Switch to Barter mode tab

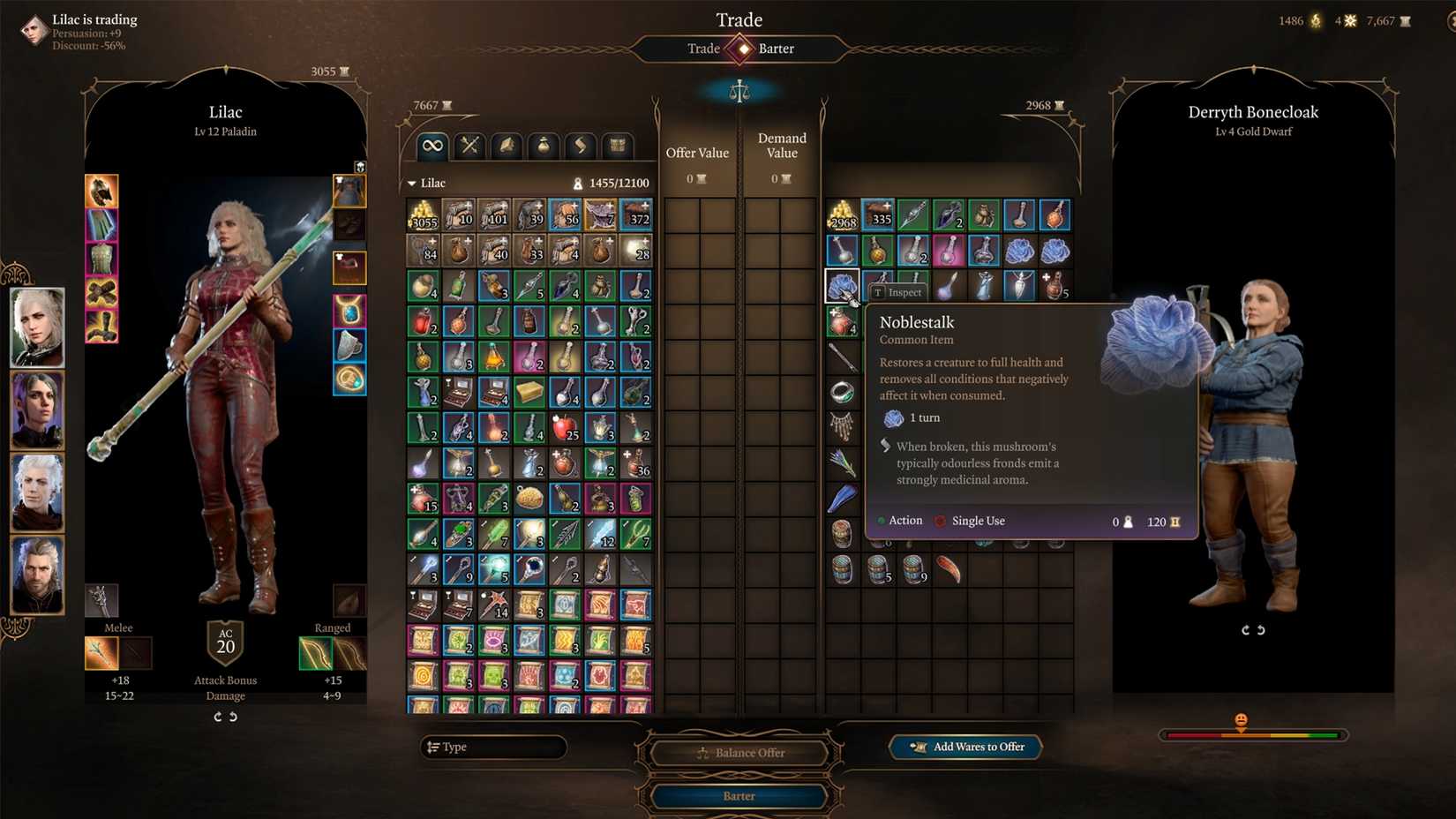pos(777,49)
